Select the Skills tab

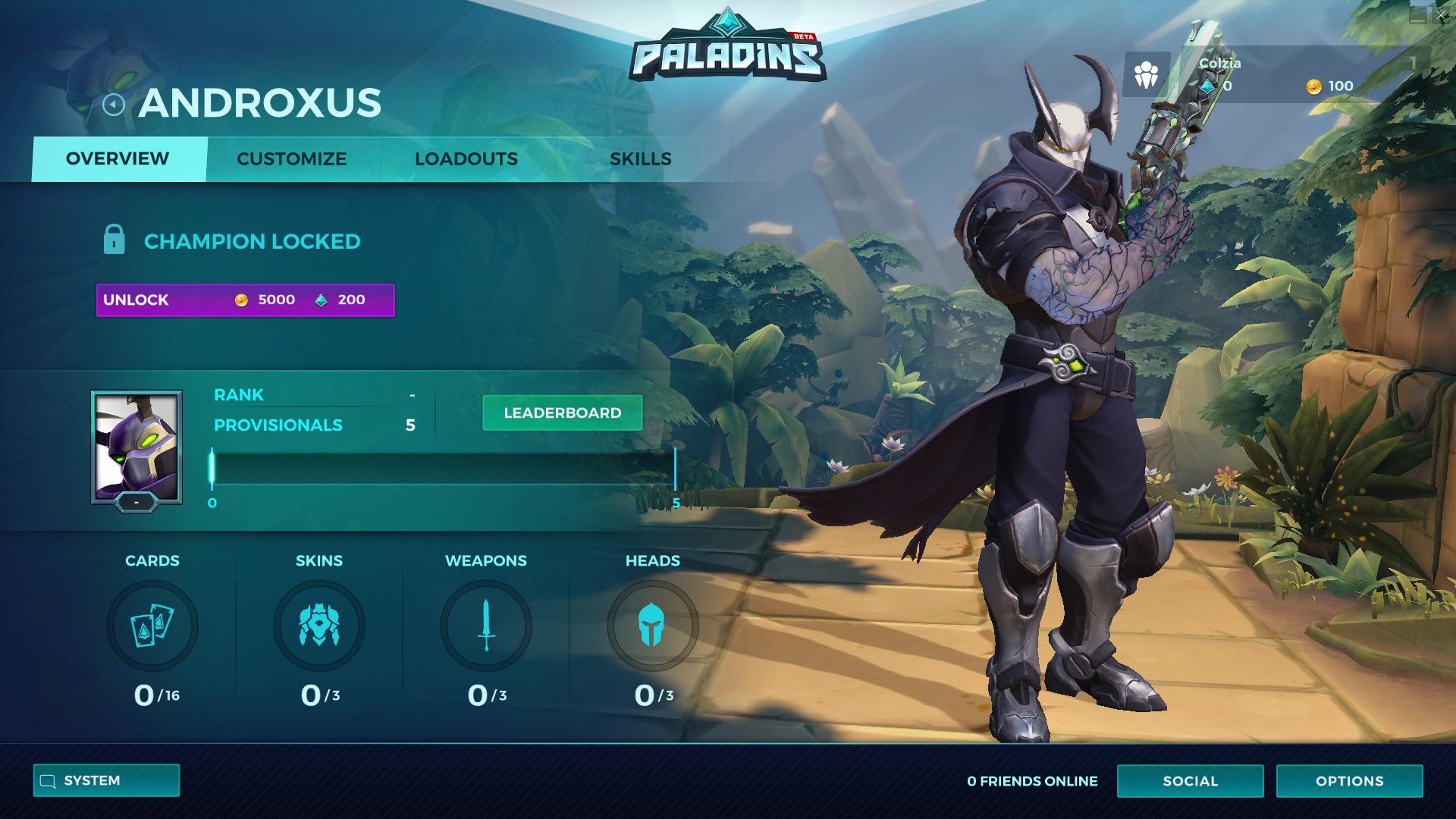click(x=640, y=159)
